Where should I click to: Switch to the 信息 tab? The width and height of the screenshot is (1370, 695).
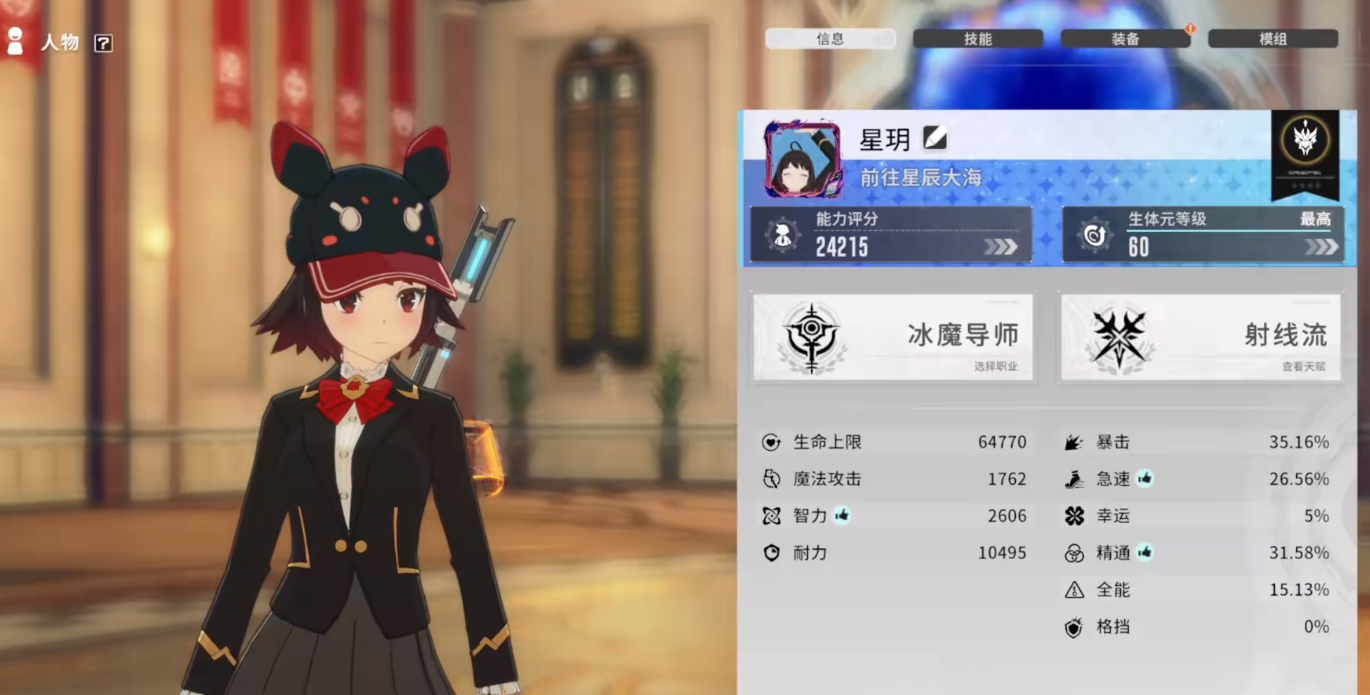[830, 39]
